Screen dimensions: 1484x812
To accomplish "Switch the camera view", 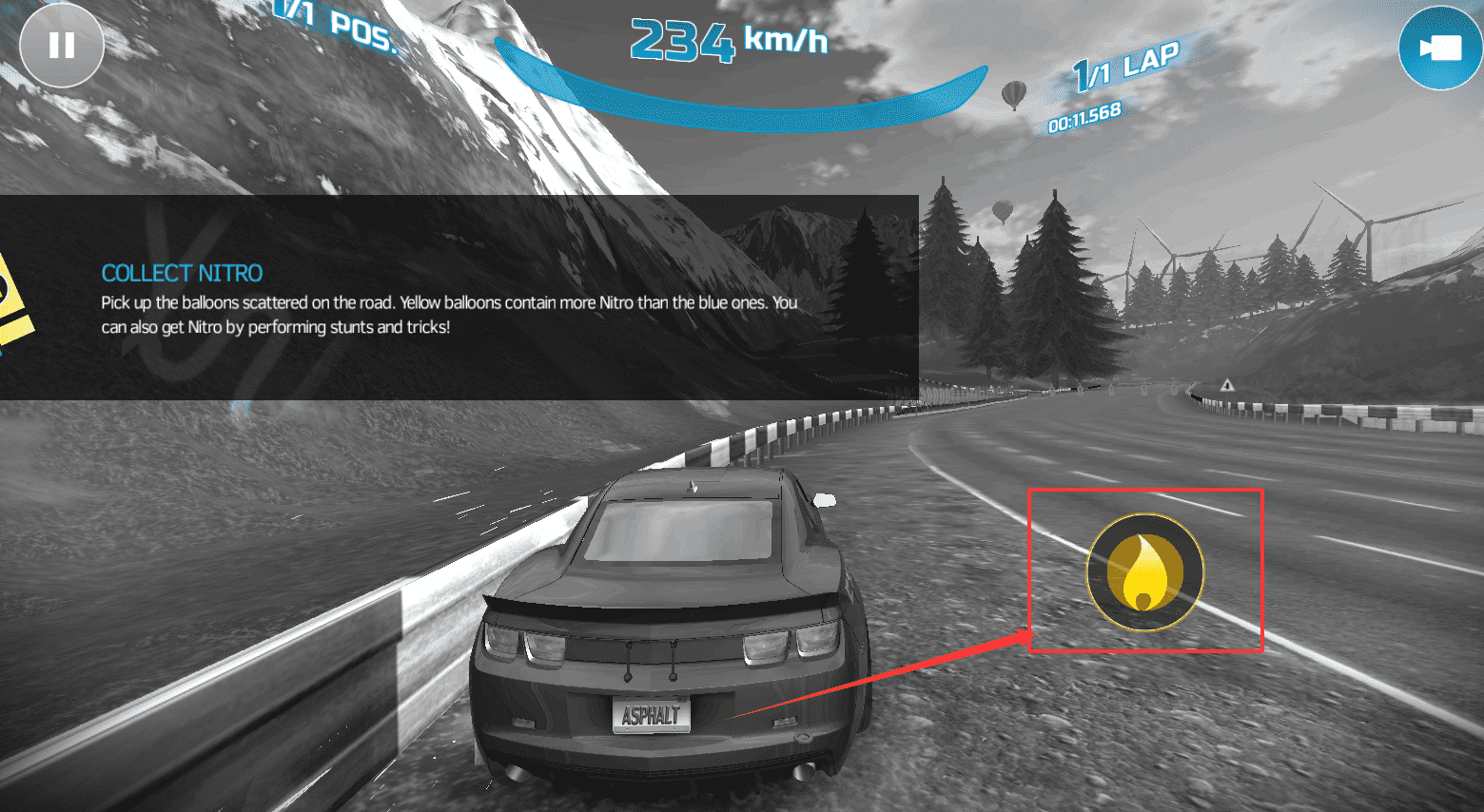I will [1440, 48].
